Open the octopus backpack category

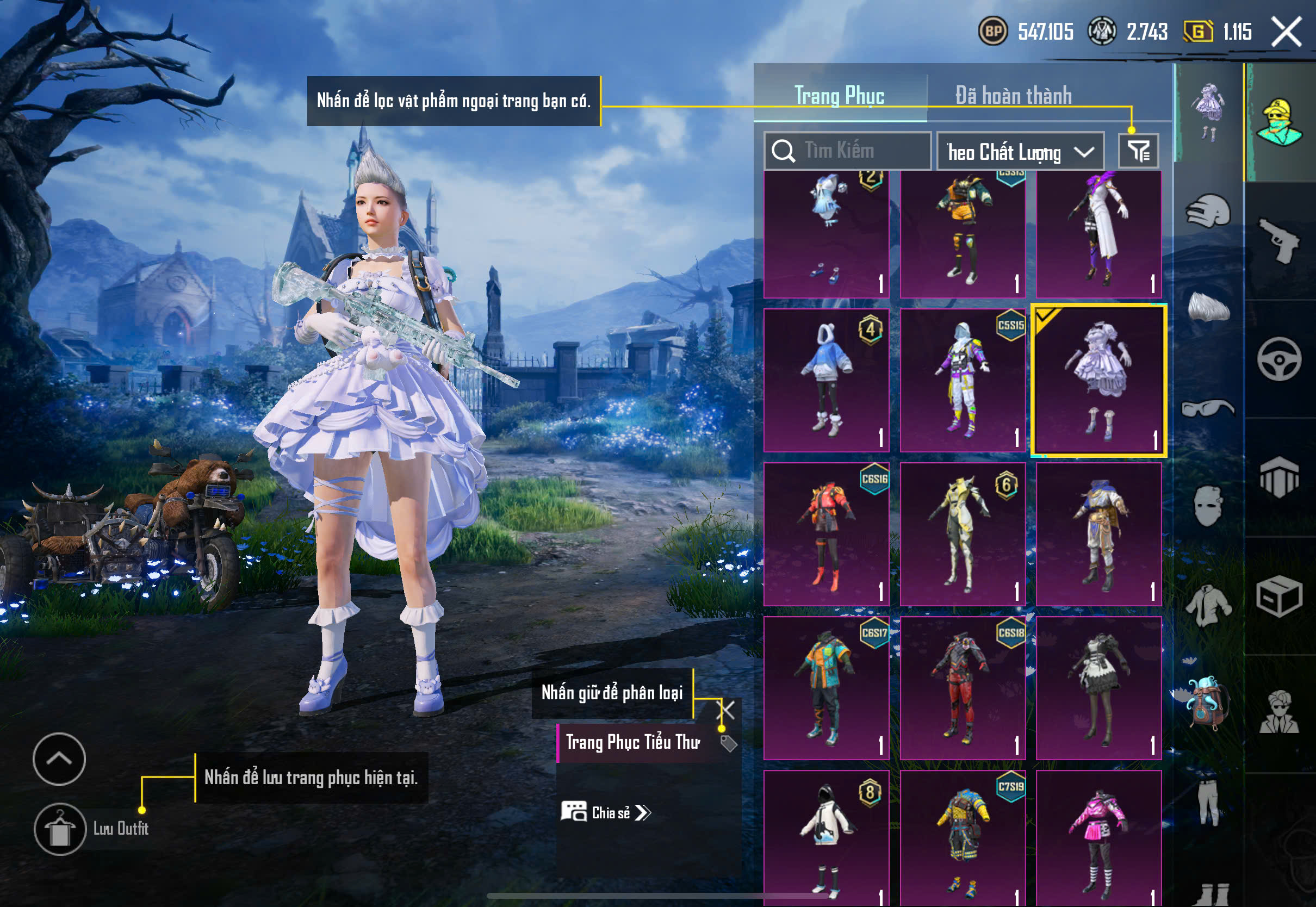[1207, 702]
